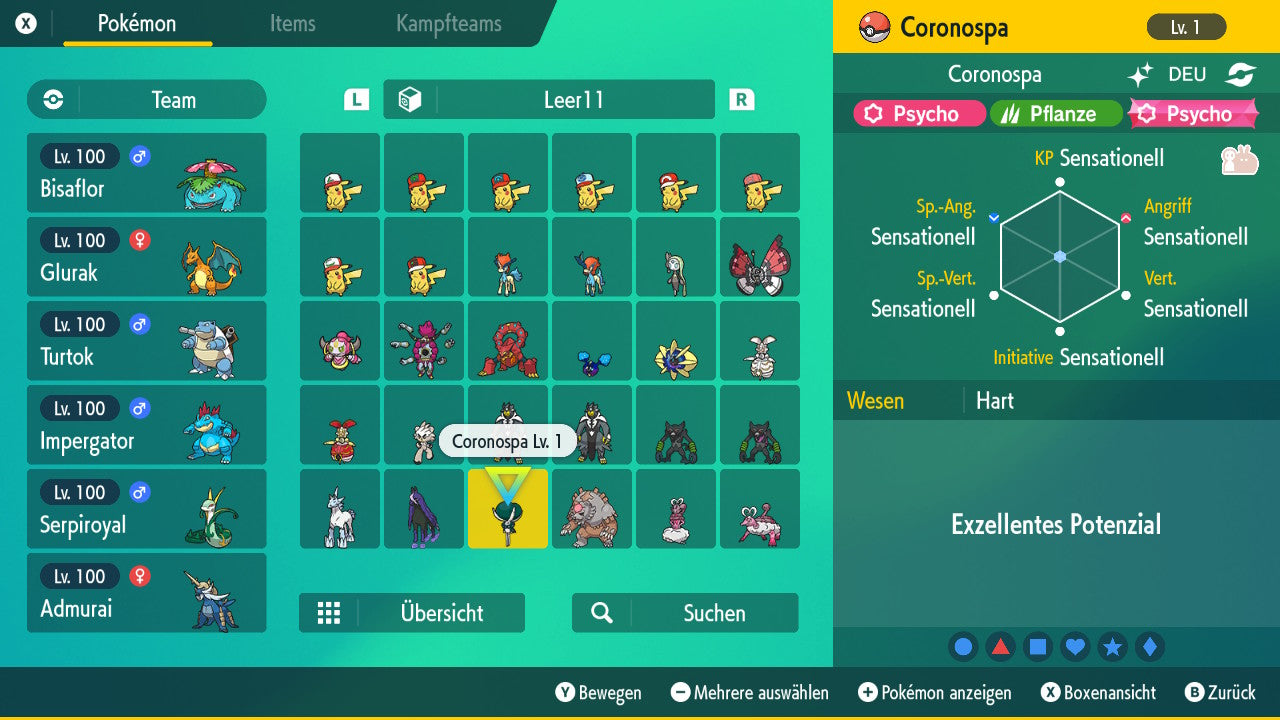Select the pink Psycho type badge

[x=917, y=114]
